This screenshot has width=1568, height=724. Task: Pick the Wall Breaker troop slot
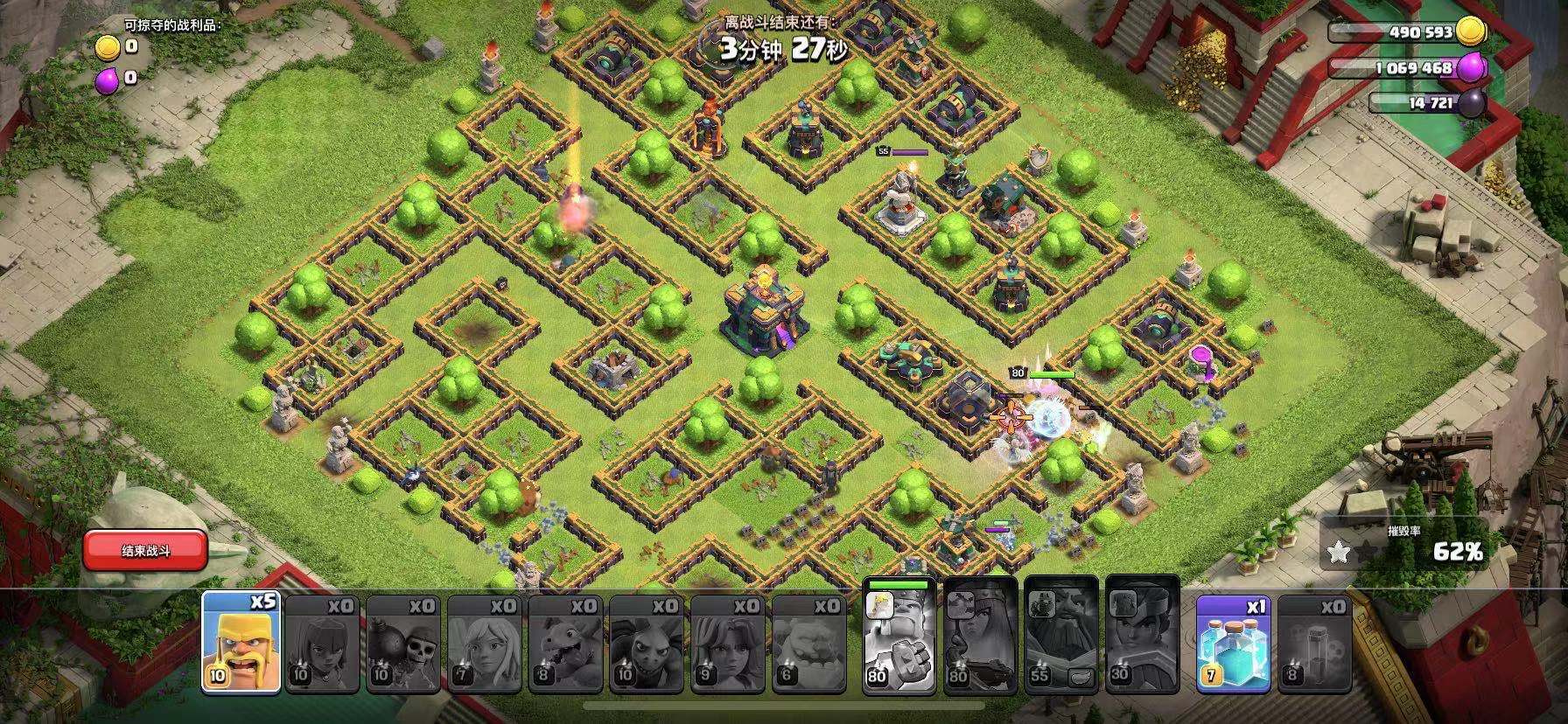pyautogui.click(x=402, y=644)
